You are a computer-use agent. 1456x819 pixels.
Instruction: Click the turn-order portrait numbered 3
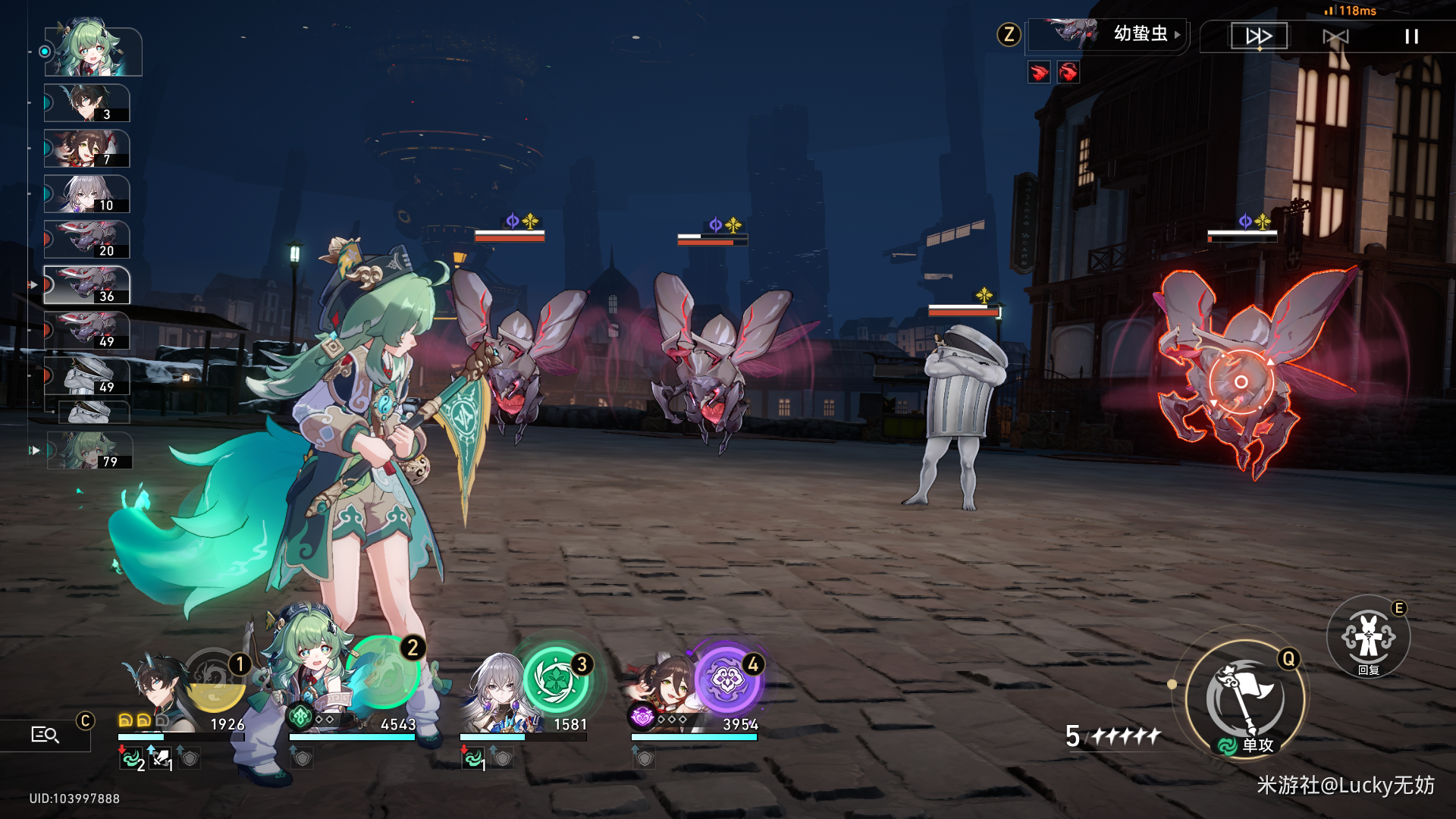[x=87, y=103]
